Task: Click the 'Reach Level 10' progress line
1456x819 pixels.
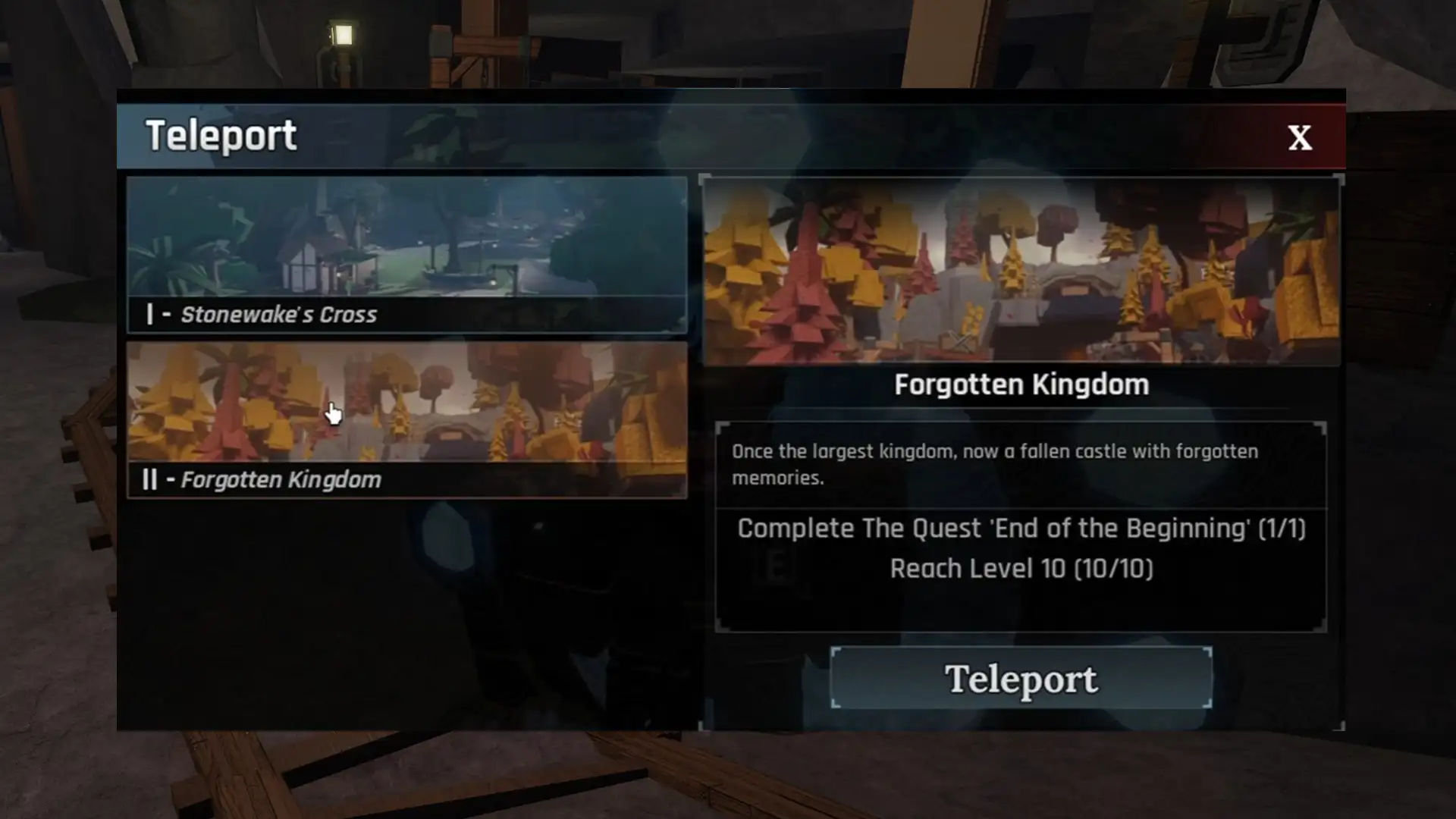Action: coord(1020,570)
